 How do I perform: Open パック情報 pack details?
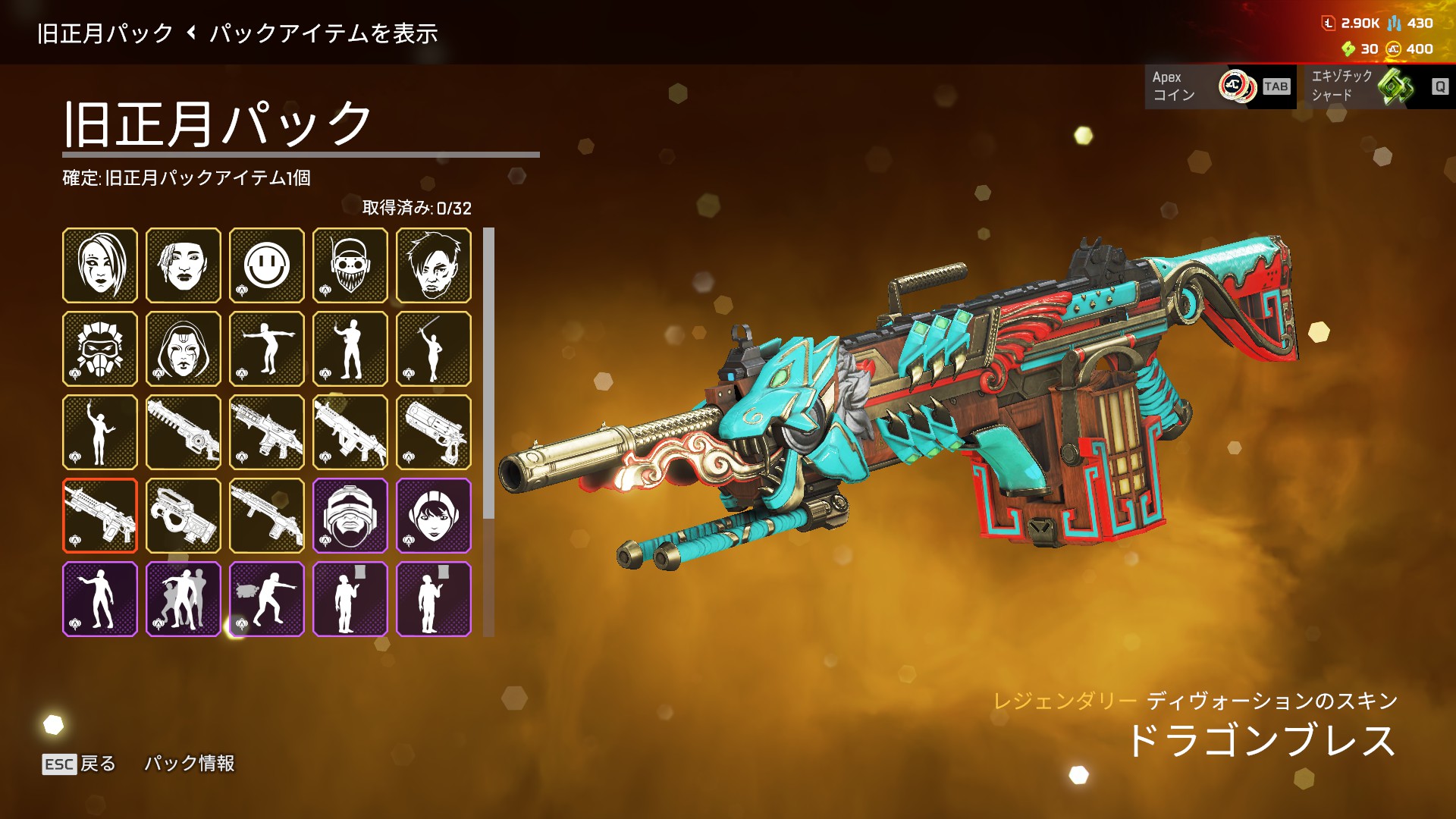pos(190,764)
